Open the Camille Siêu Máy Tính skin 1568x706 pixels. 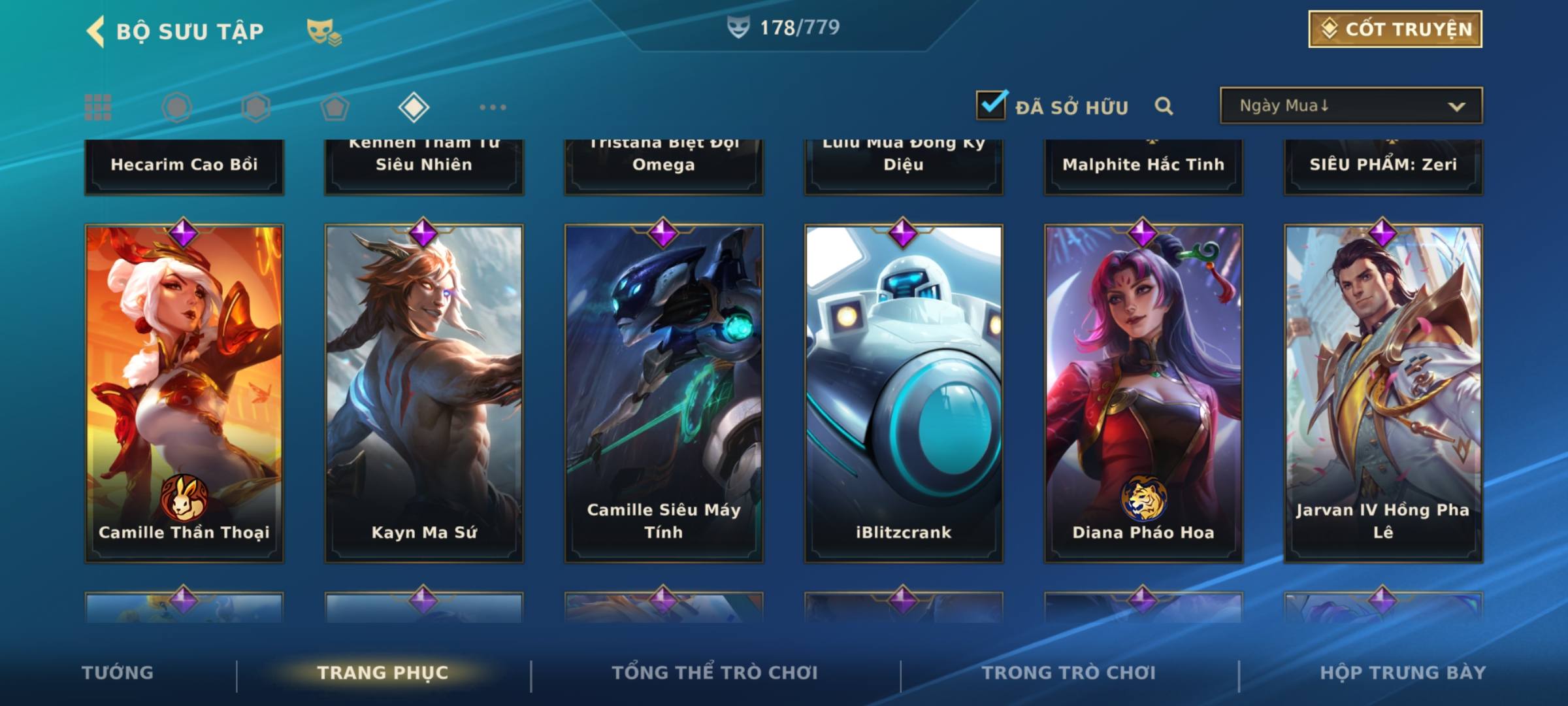click(x=664, y=394)
